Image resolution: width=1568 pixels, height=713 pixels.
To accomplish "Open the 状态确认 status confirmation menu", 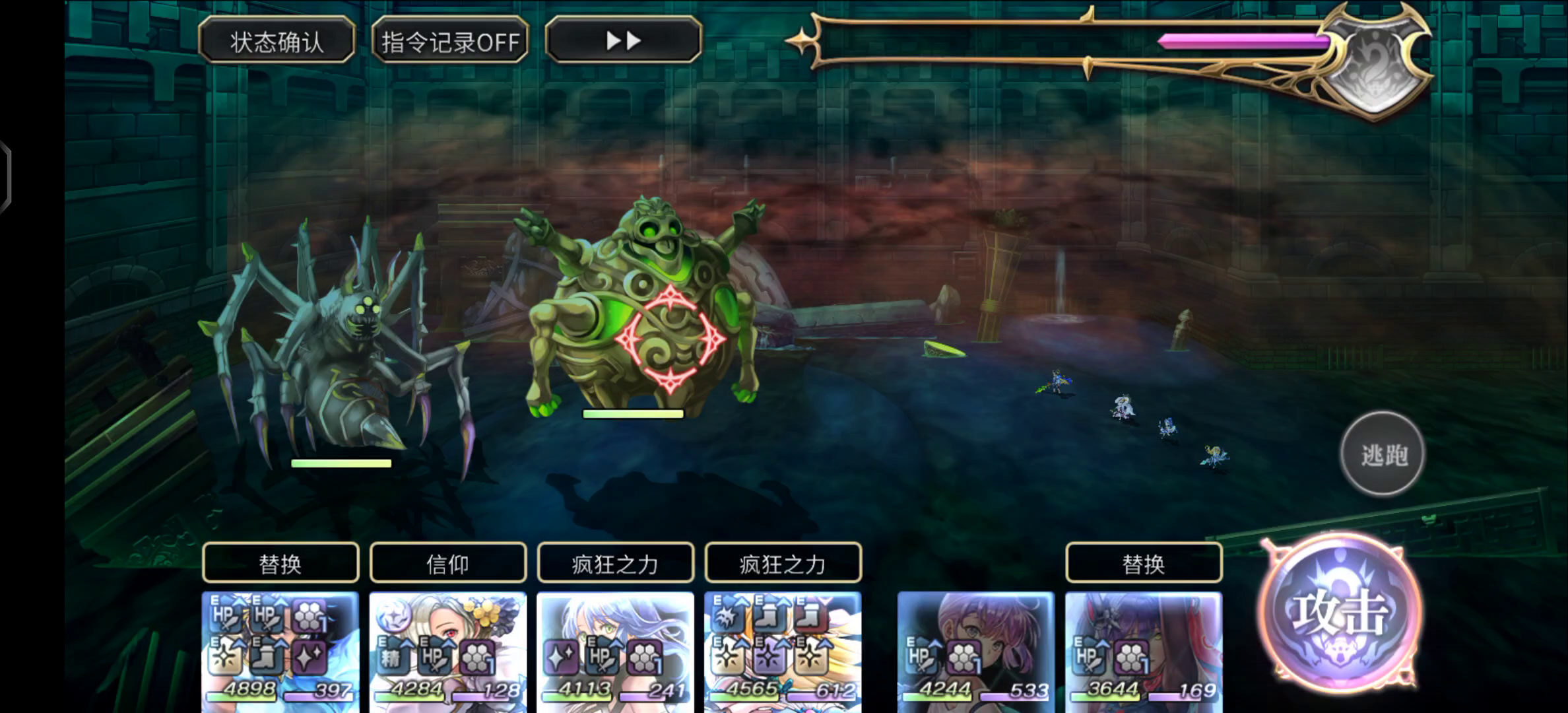I will (x=278, y=41).
